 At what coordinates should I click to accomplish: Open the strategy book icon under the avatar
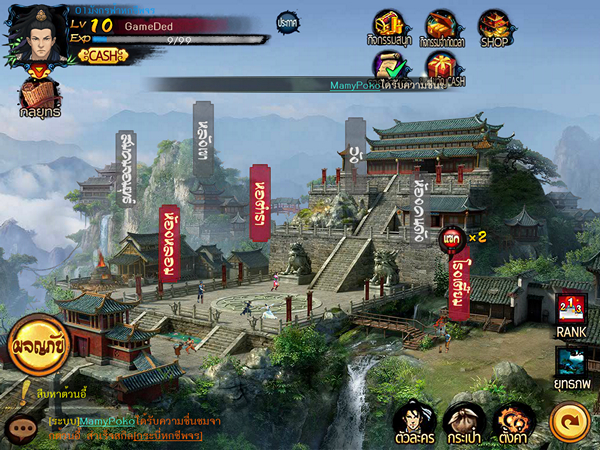pos(39,95)
